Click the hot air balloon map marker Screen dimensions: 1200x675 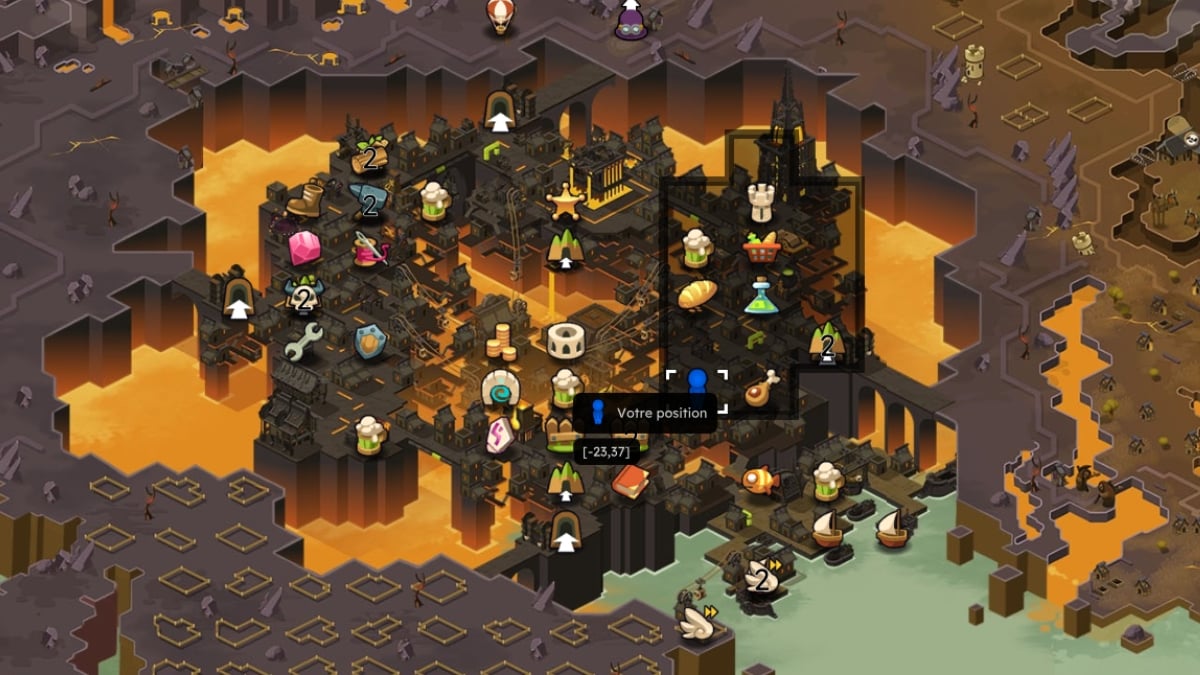click(x=499, y=16)
